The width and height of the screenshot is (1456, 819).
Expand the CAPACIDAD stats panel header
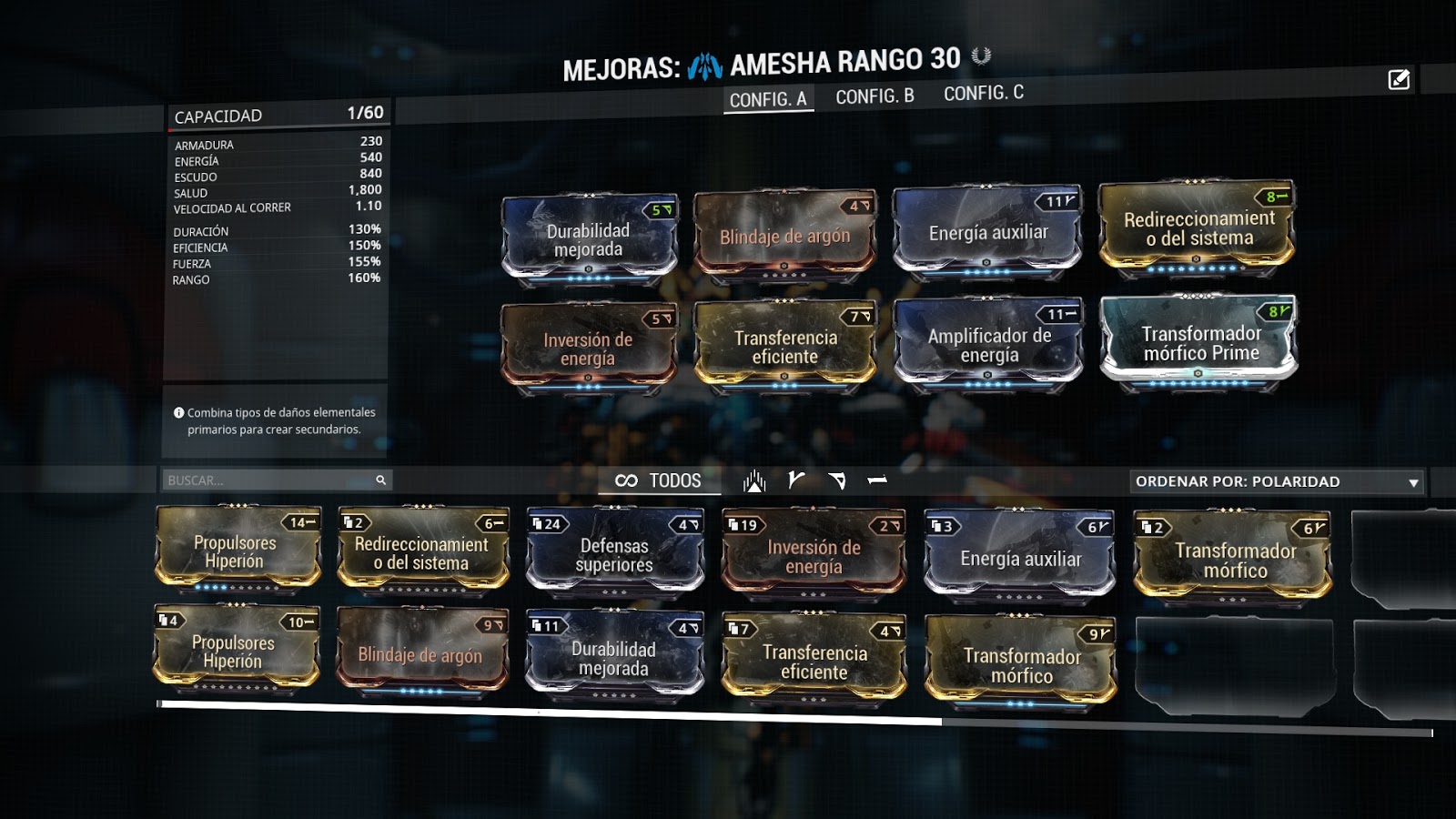pos(278,115)
